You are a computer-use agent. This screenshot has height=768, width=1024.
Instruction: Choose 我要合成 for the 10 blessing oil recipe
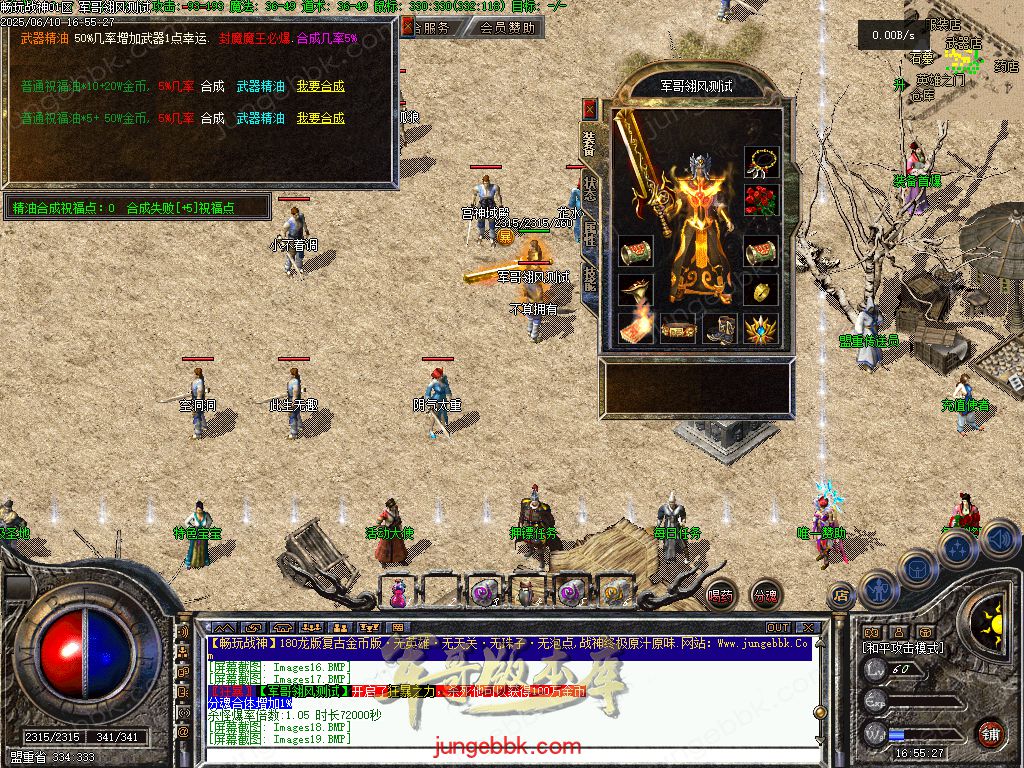320,86
